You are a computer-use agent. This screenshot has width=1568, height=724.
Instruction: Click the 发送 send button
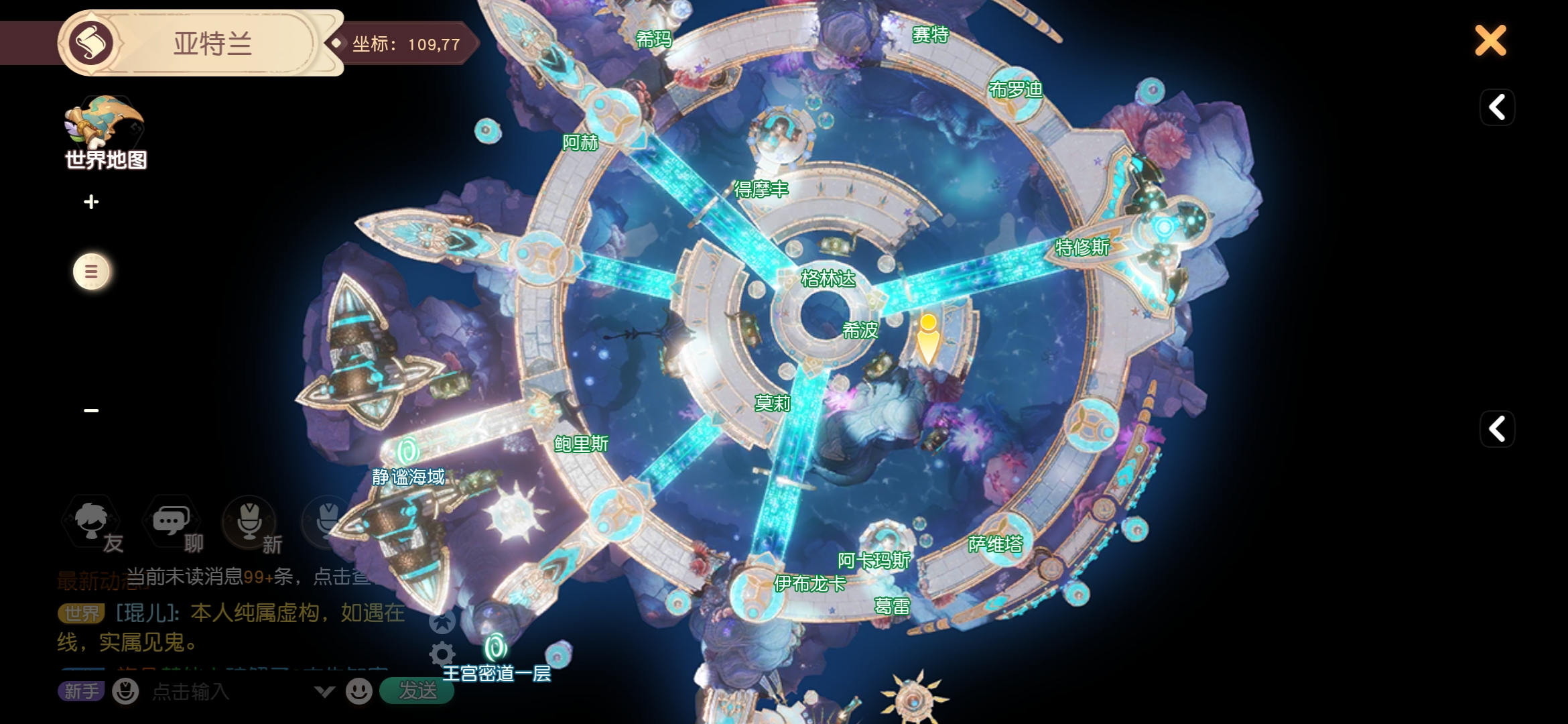417,690
